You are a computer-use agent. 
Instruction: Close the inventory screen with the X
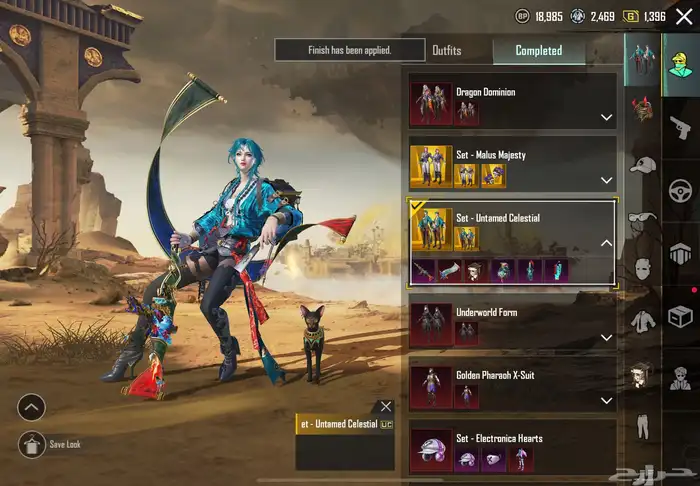(x=684, y=16)
